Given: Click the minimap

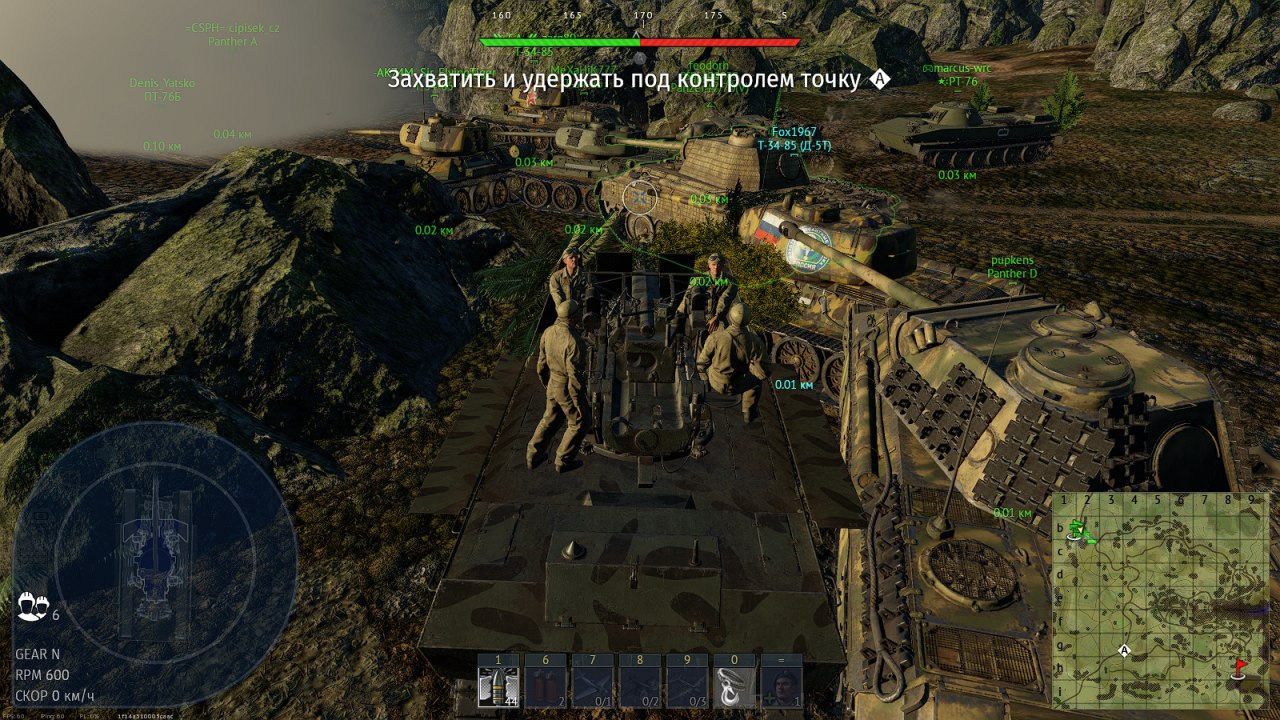Looking at the screenshot, I should [x=1160, y=600].
